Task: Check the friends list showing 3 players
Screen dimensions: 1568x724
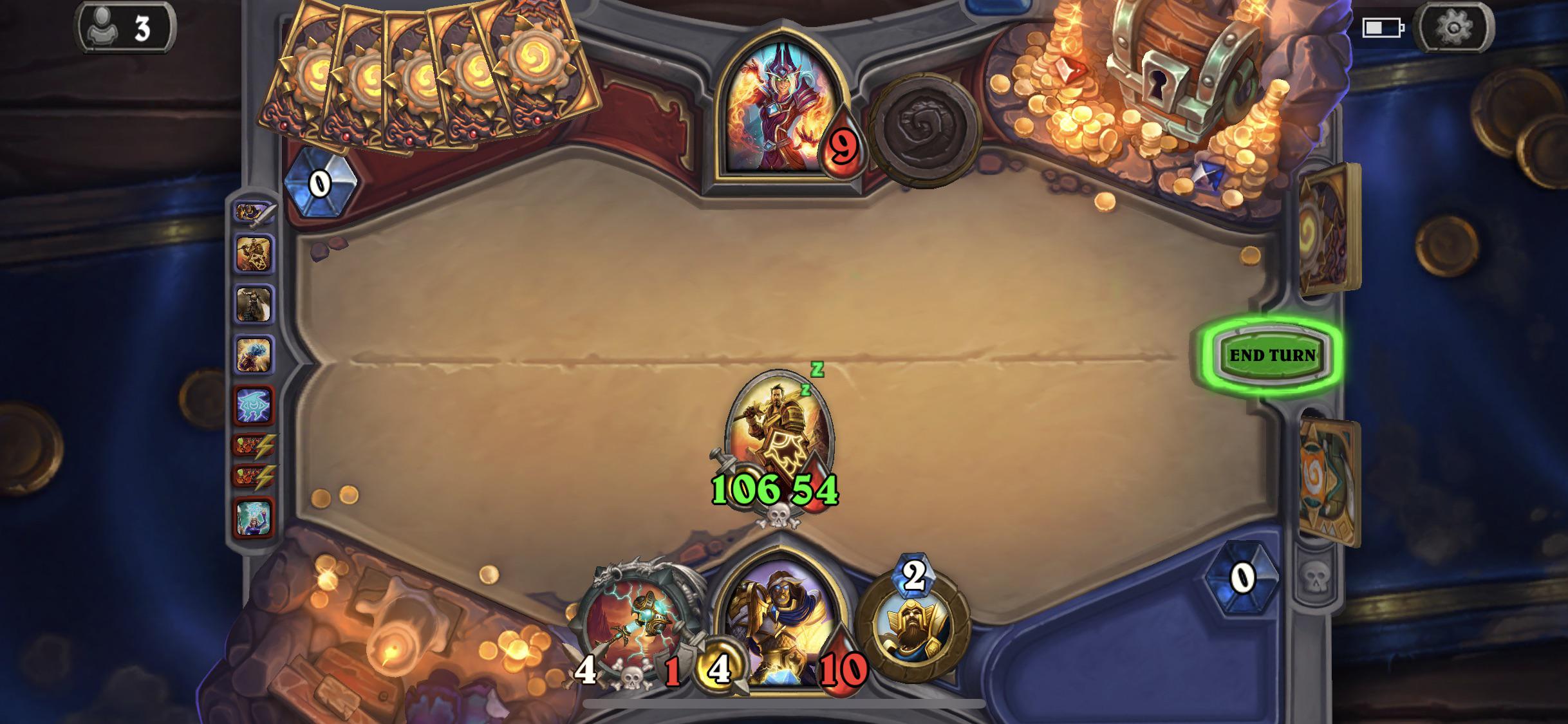Action: click(122, 27)
